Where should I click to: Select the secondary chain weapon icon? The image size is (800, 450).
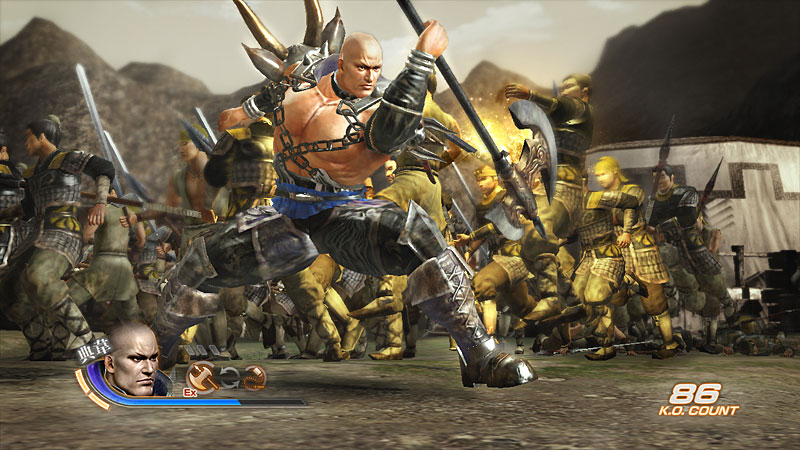pyautogui.click(x=254, y=378)
